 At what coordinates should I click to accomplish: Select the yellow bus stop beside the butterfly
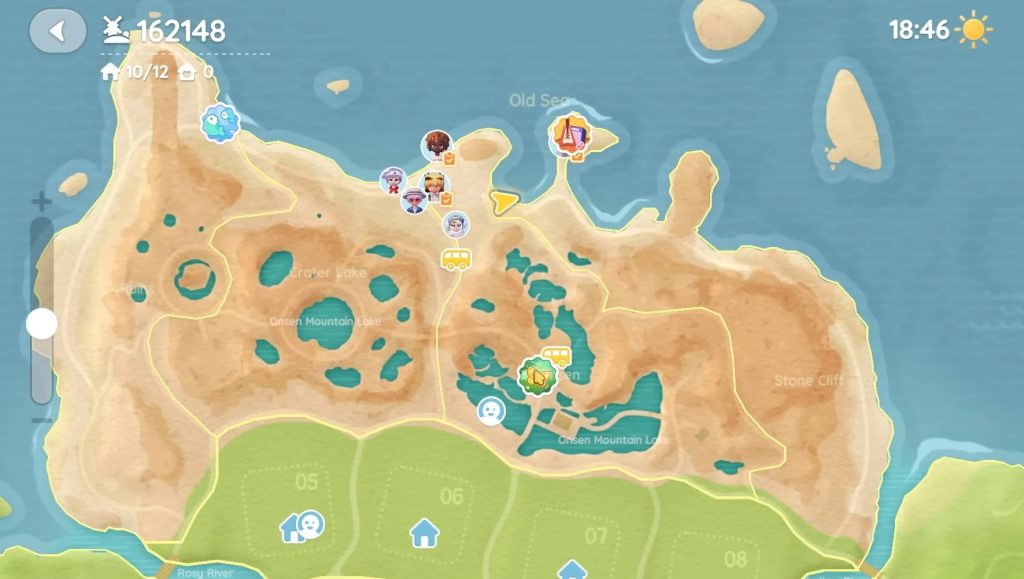(556, 357)
